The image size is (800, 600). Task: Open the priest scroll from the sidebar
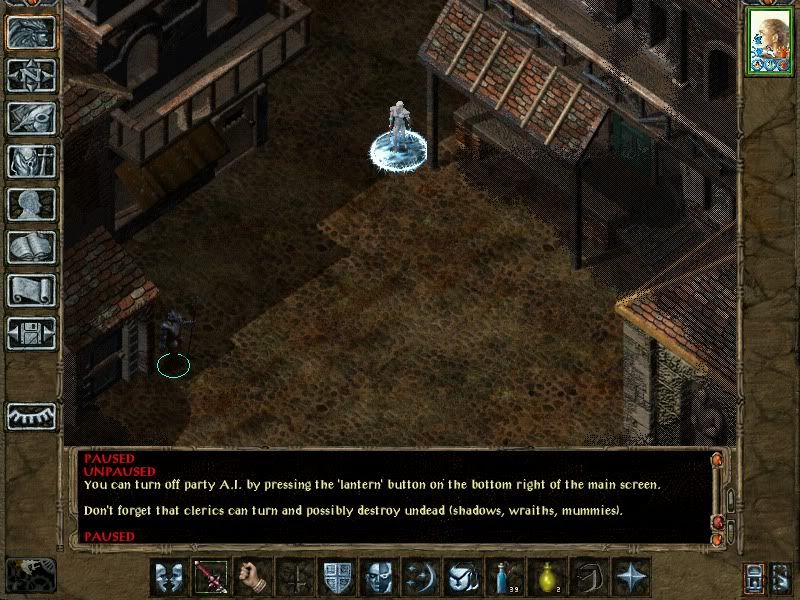click(31, 290)
